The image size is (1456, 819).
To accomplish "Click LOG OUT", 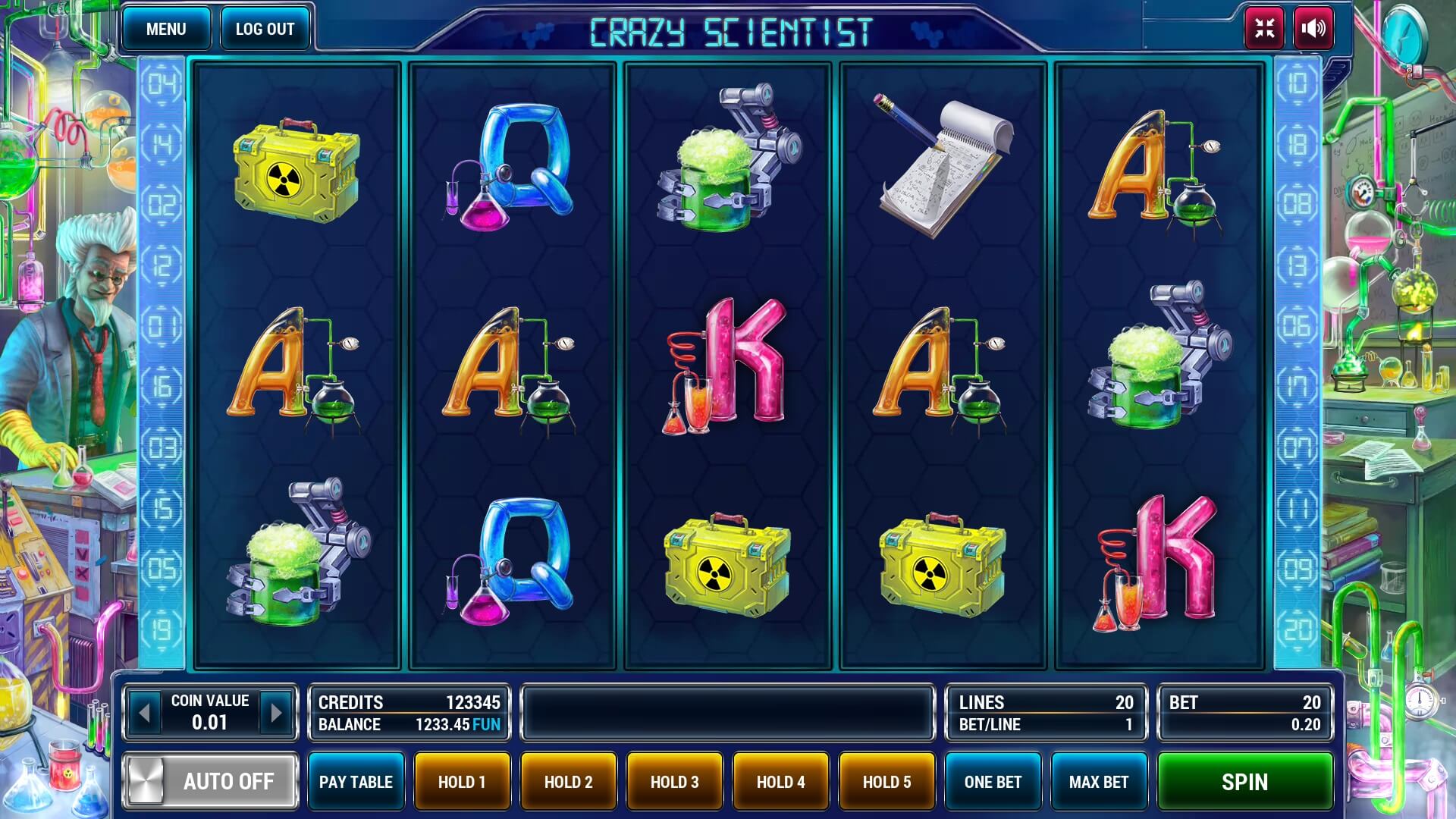I will coord(265,30).
